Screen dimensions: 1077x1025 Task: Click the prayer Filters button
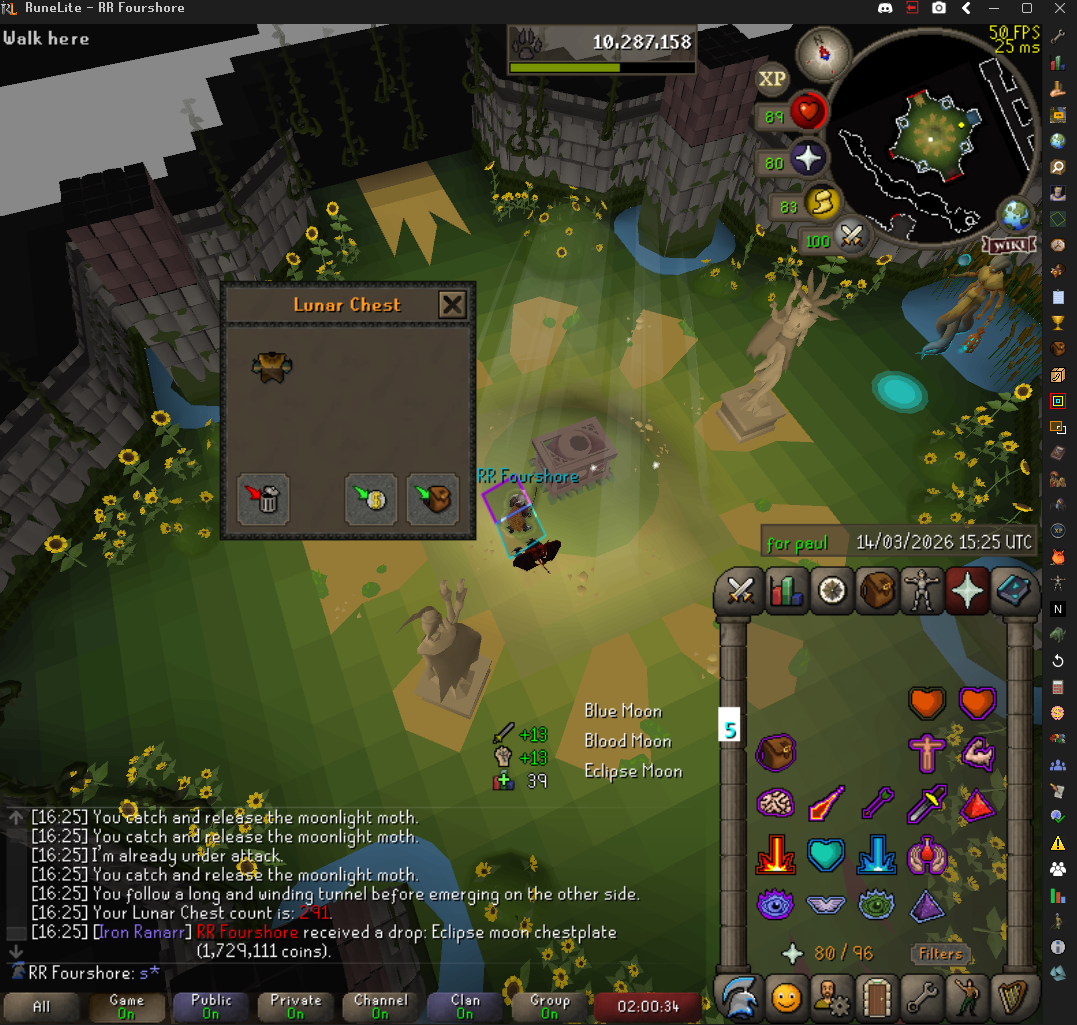point(941,953)
